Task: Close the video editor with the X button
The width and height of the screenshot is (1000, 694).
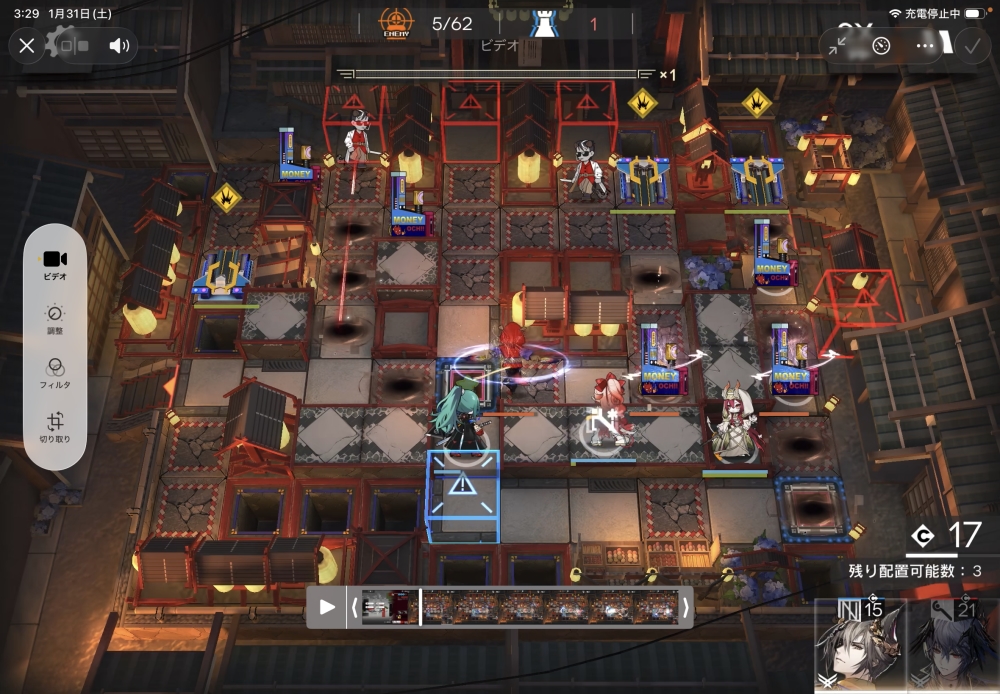Action: pyautogui.click(x=27, y=45)
